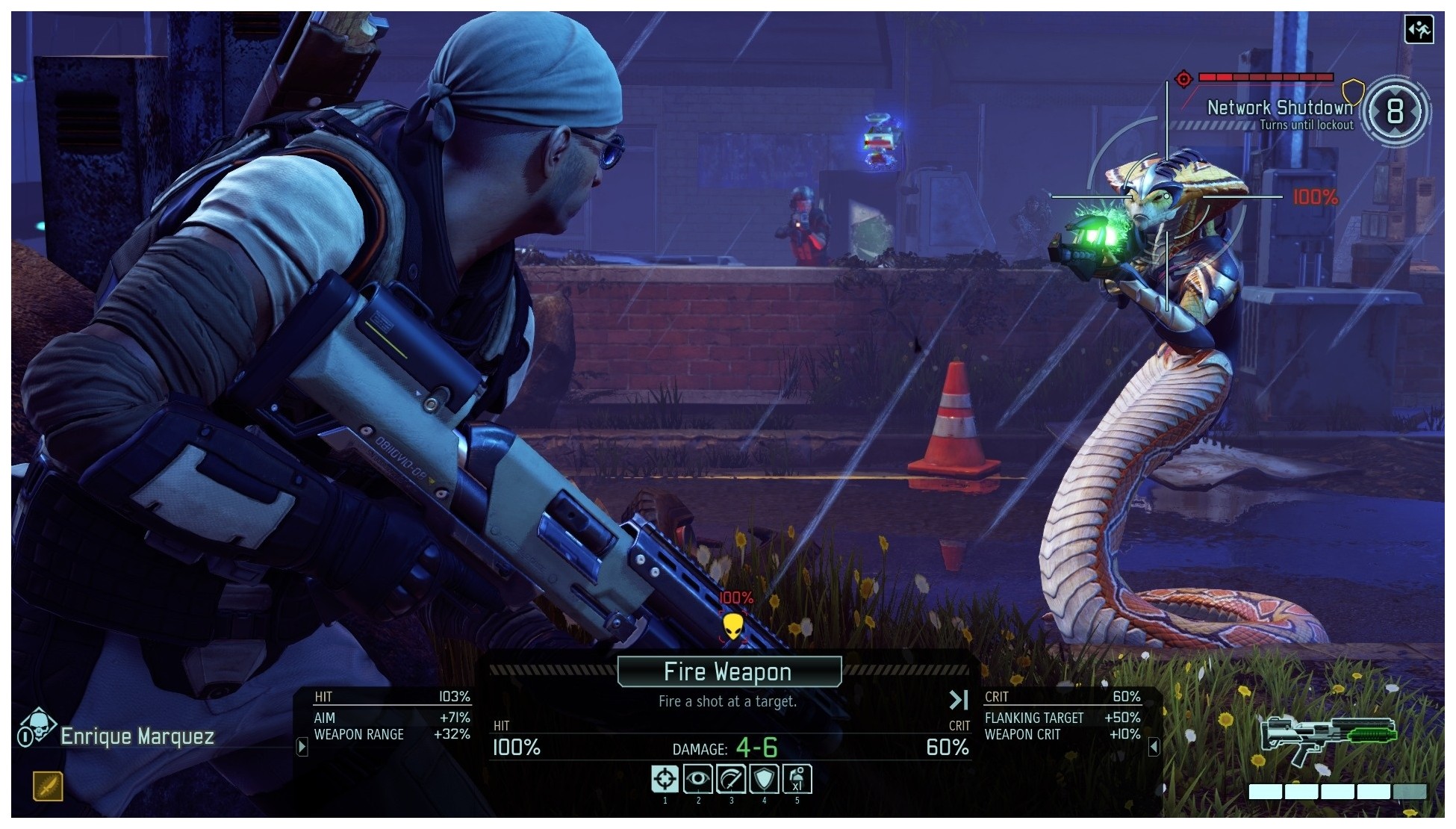Collapse the crit breakdown panel arrow
This screenshot has width=1456, height=829.
(1154, 746)
